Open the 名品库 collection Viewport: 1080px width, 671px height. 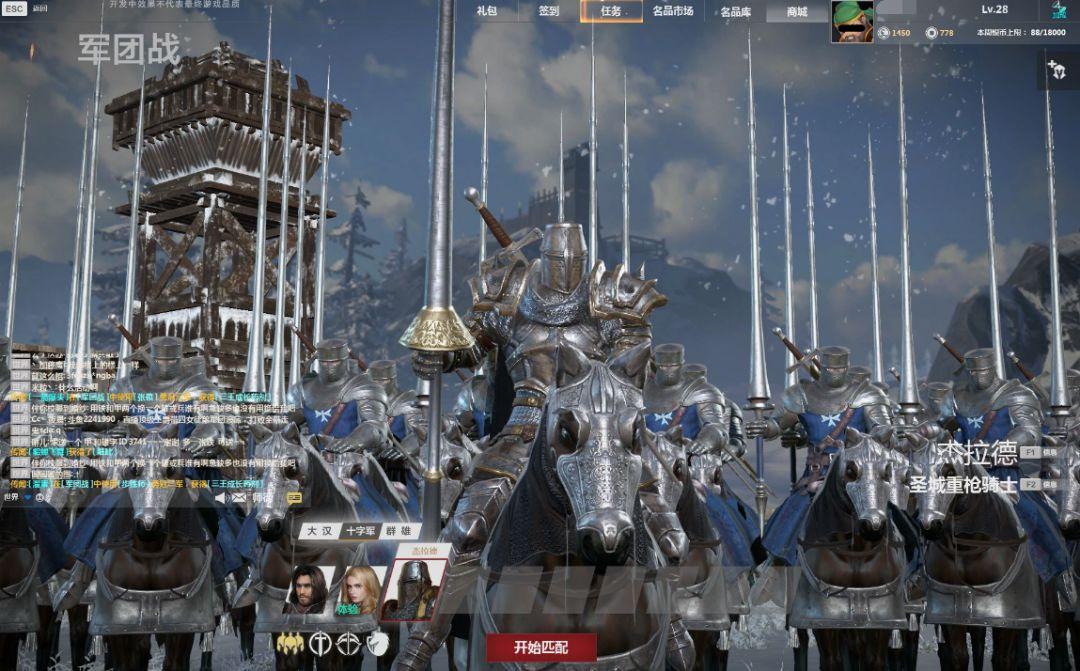click(735, 12)
